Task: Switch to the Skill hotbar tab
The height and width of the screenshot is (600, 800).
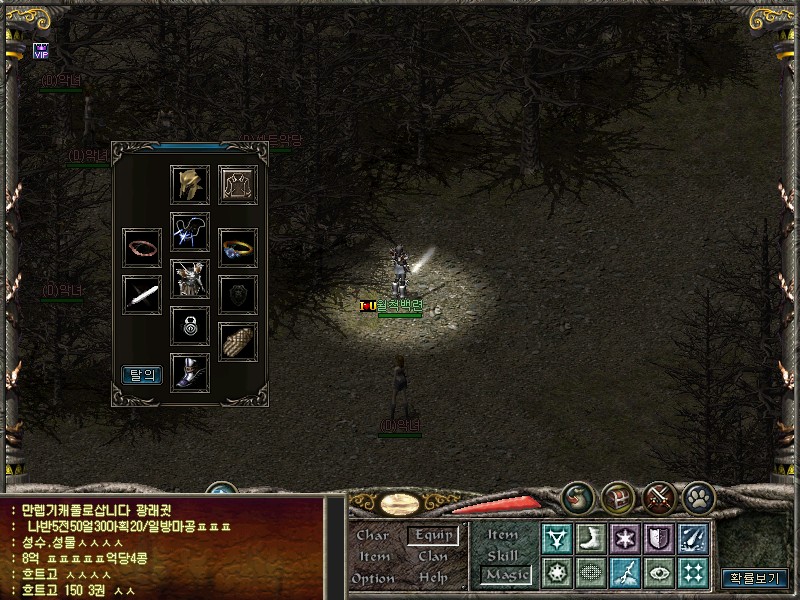Action: pos(503,555)
